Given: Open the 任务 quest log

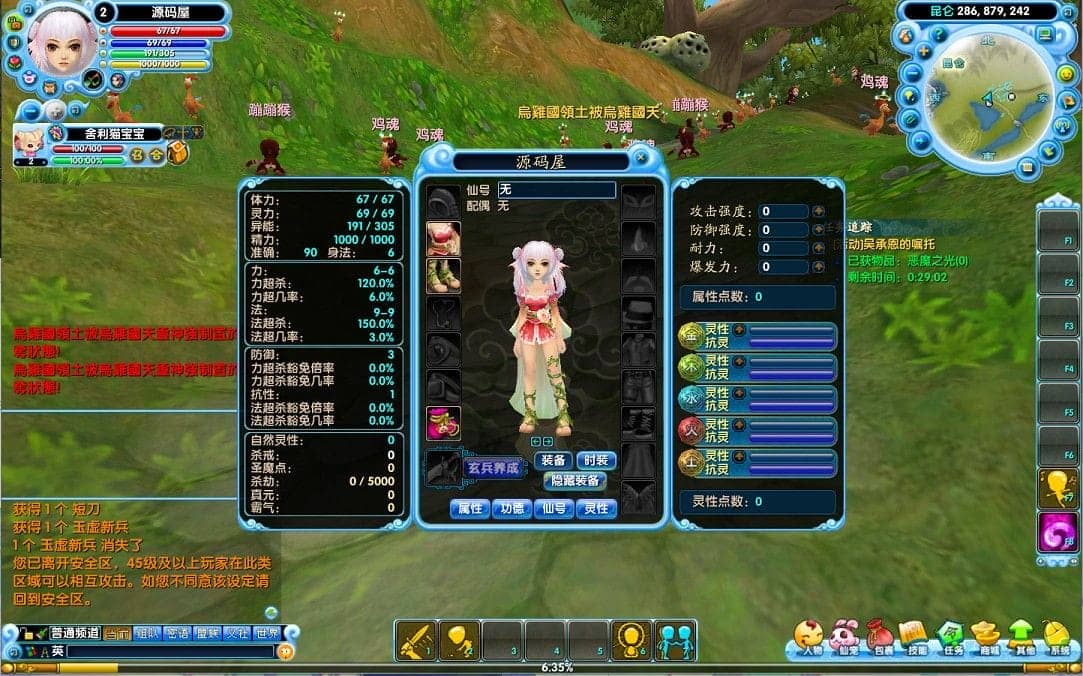Looking at the screenshot, I should (951, 636).
